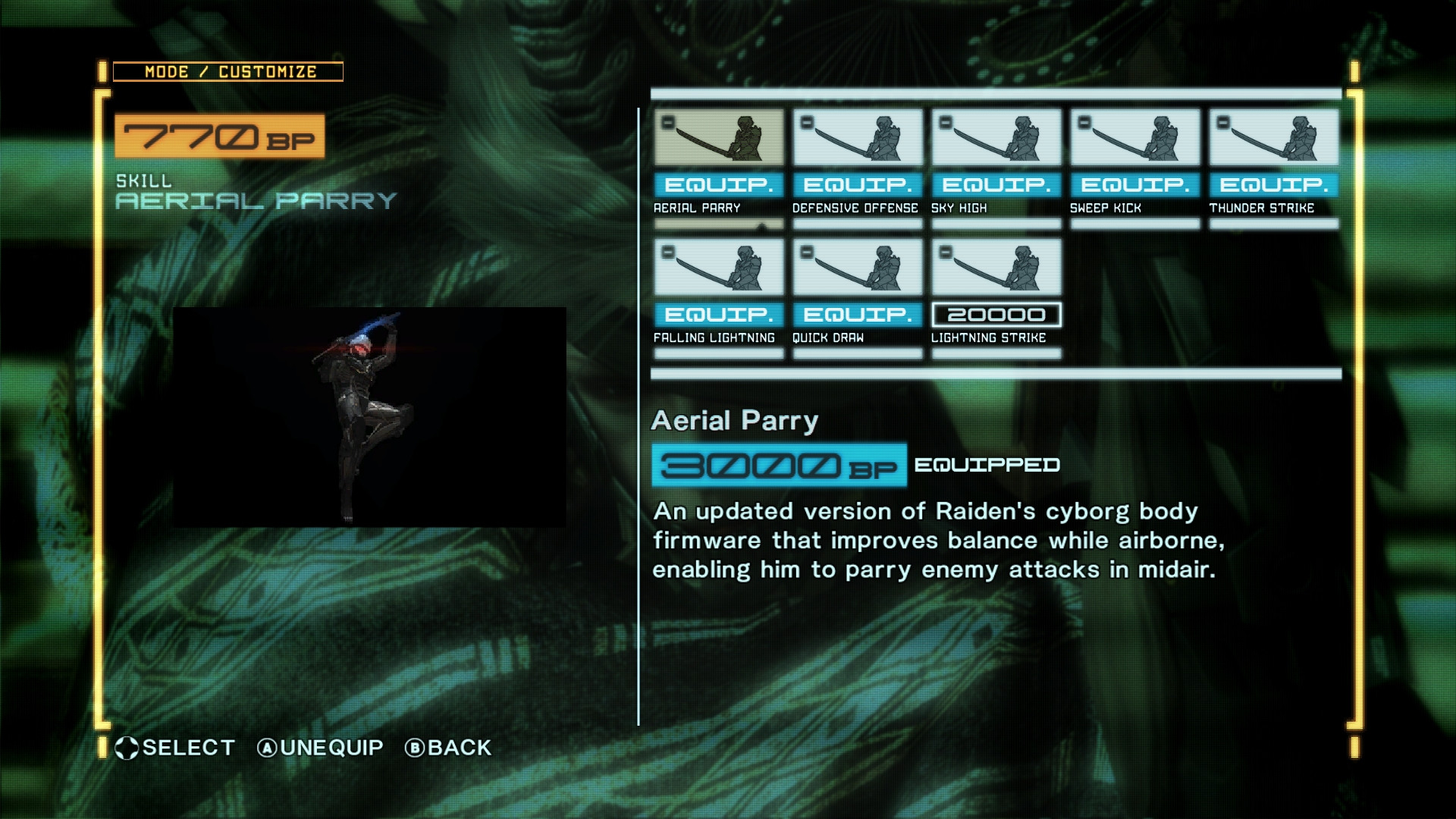Select the Sky High skill icon
1456x819 pixels.
[x=995, y=138]
